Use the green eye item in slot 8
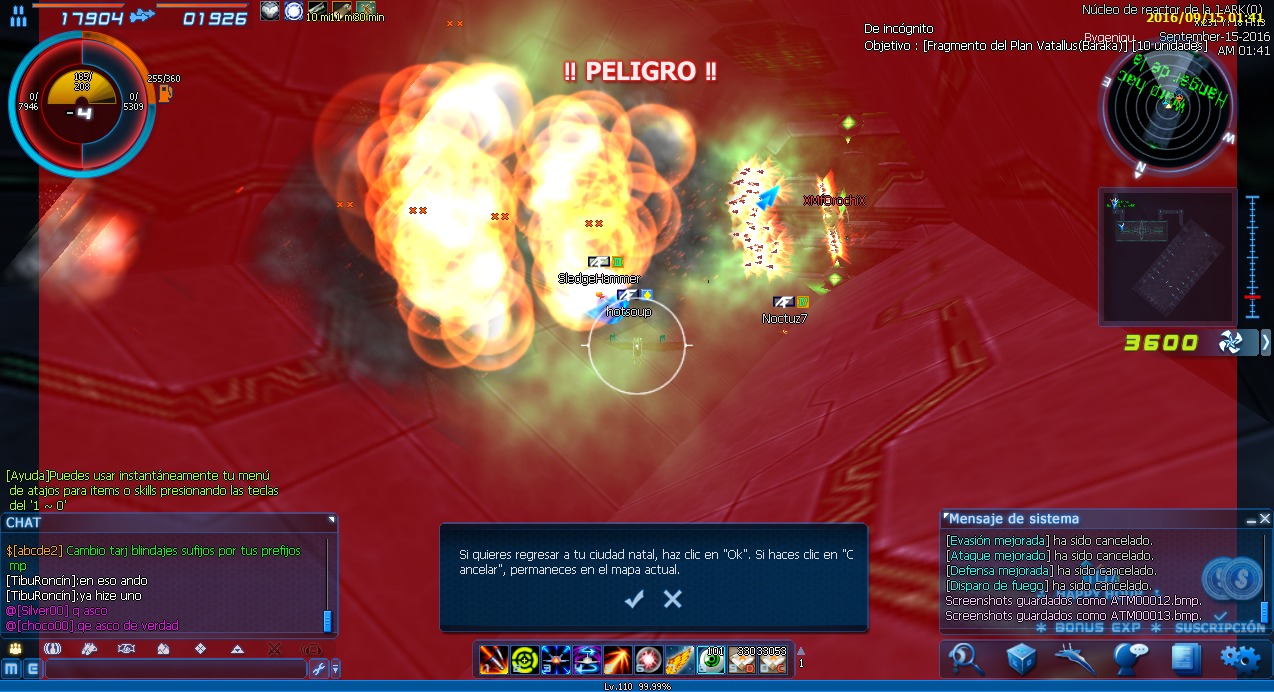 click(x=710, y=659)
